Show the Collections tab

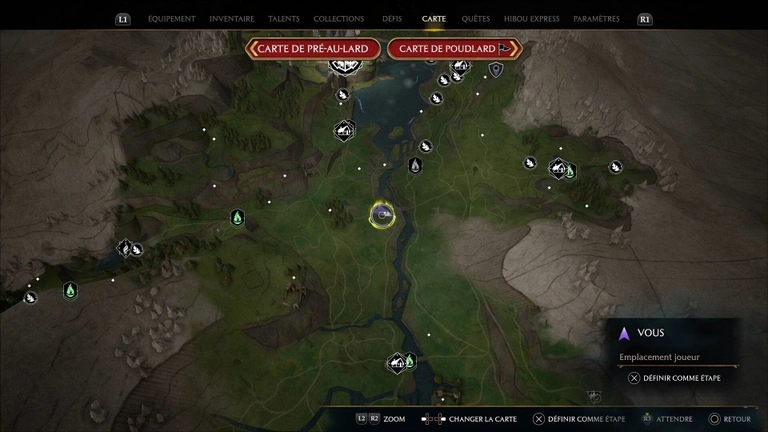338,19
